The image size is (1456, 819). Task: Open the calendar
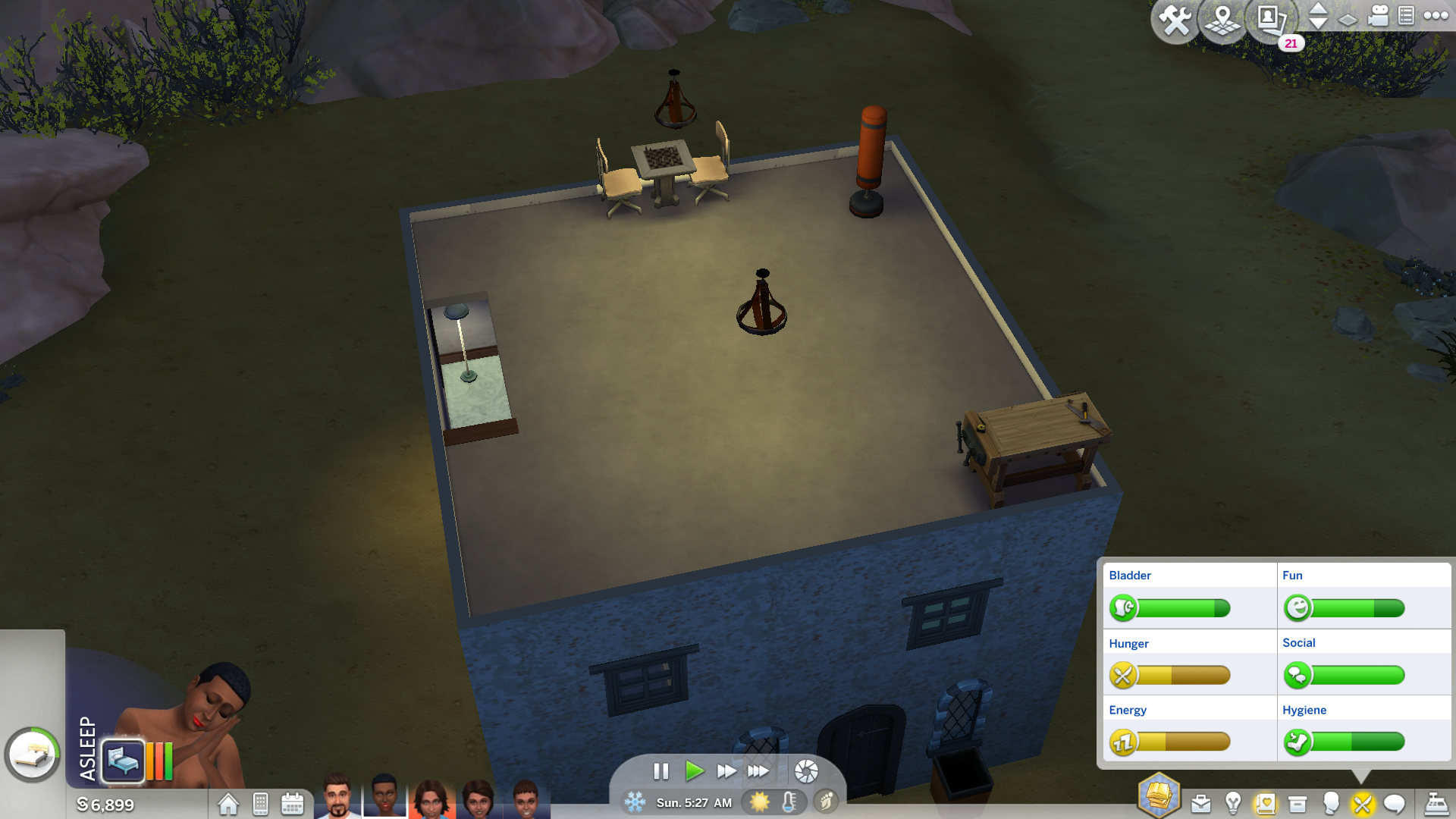[292, 804]
